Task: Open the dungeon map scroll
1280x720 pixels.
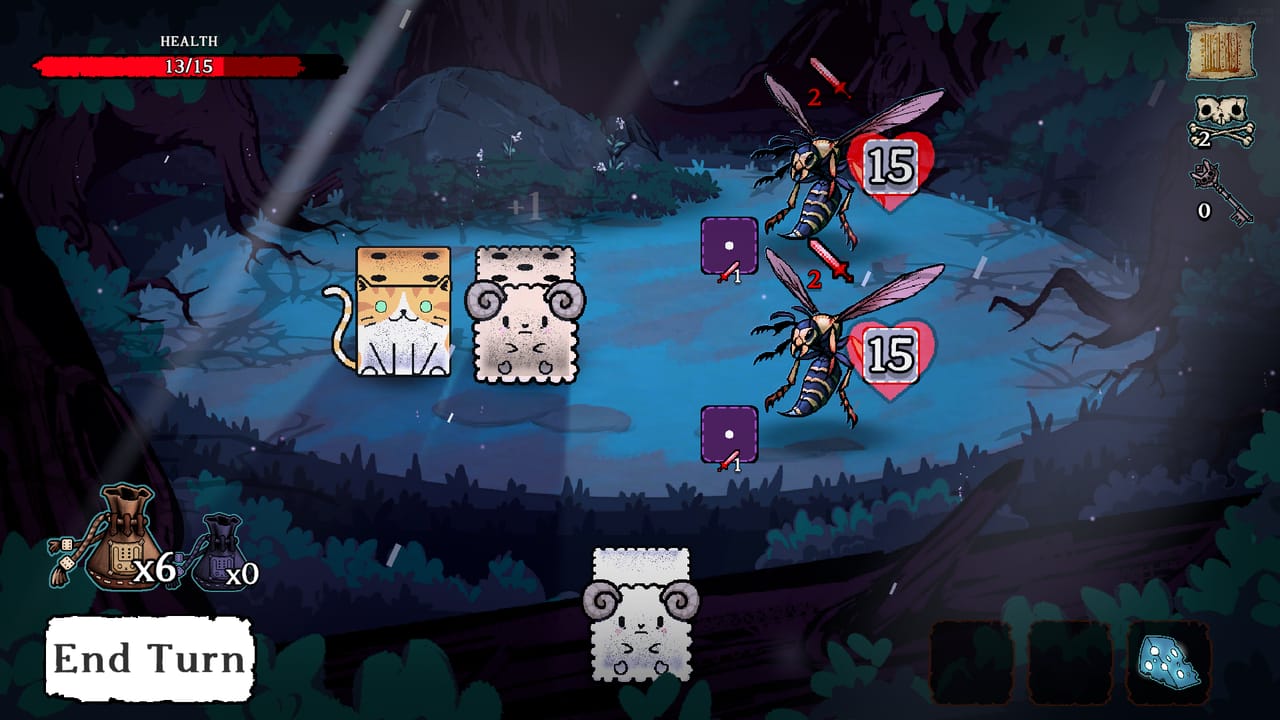Action: tap(1222, 50)
